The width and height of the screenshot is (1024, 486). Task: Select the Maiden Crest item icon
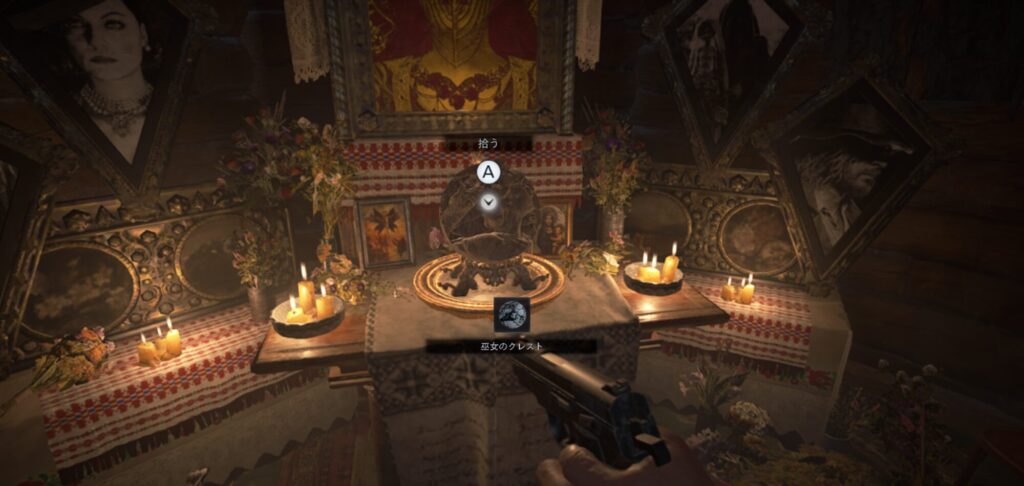tap(512, 314)
